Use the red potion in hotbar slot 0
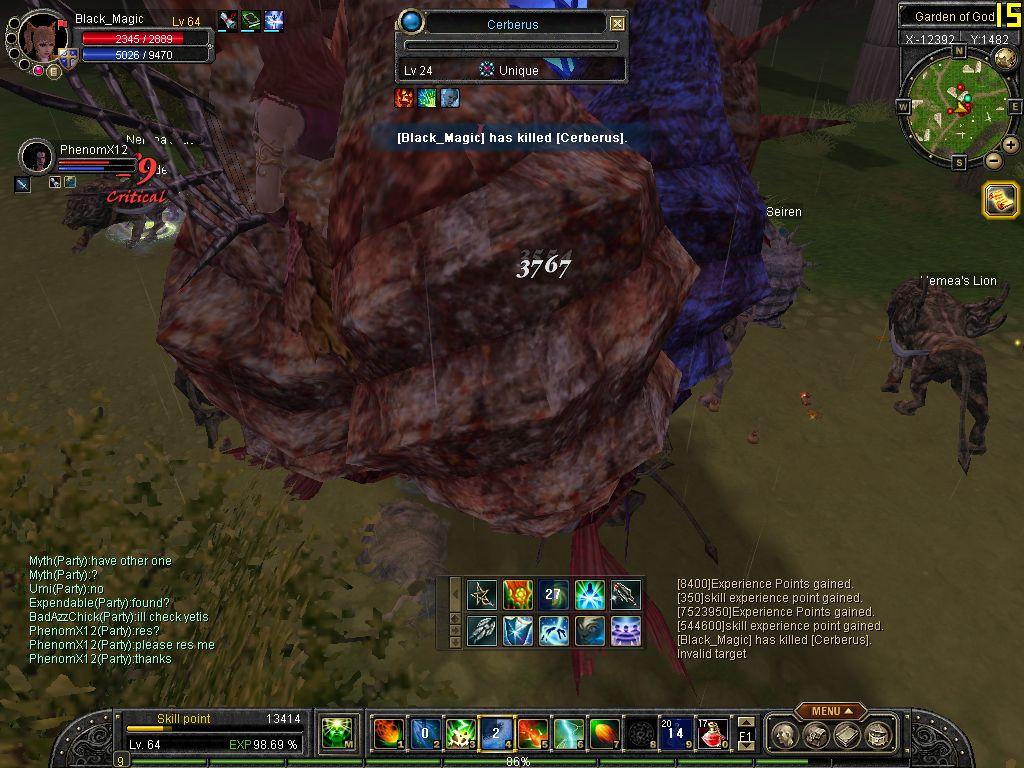 [x=711, y=734]
